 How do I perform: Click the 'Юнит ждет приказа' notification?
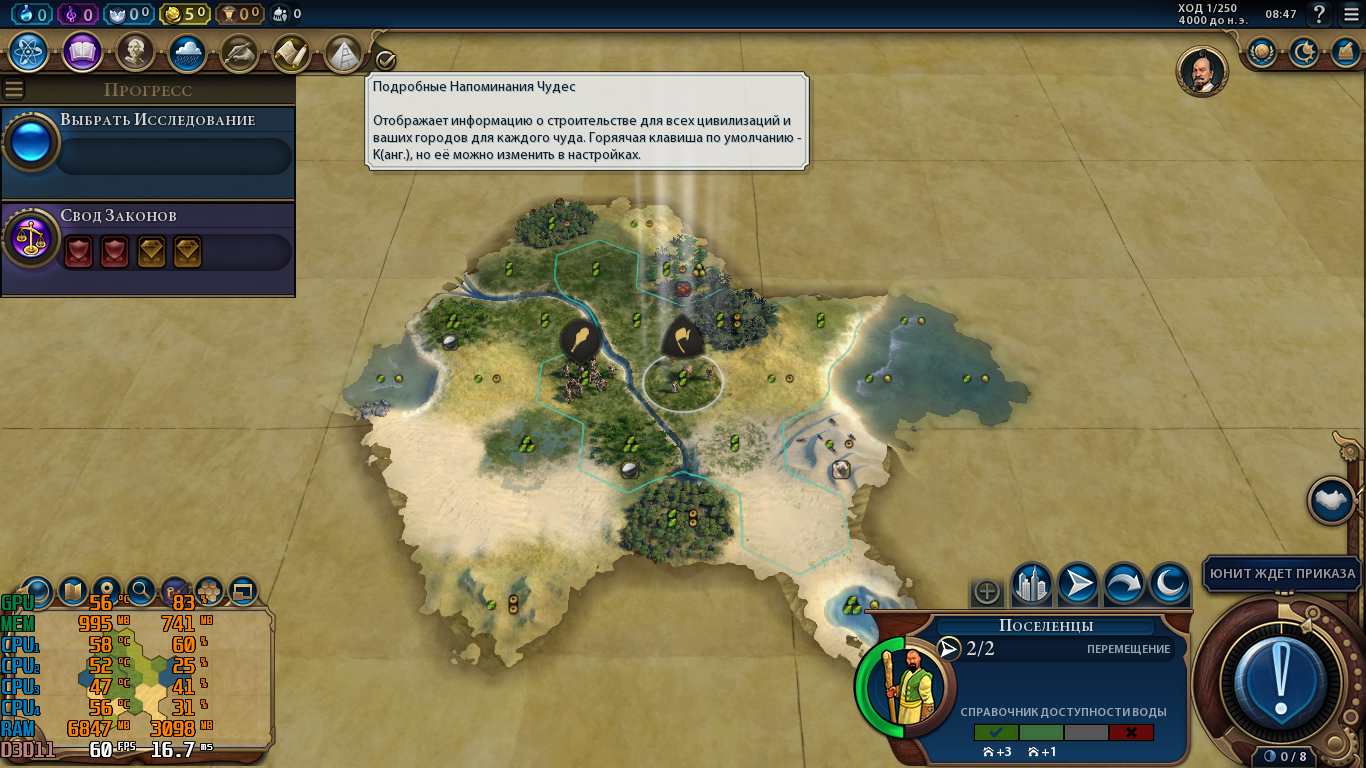coord(1281,575)
